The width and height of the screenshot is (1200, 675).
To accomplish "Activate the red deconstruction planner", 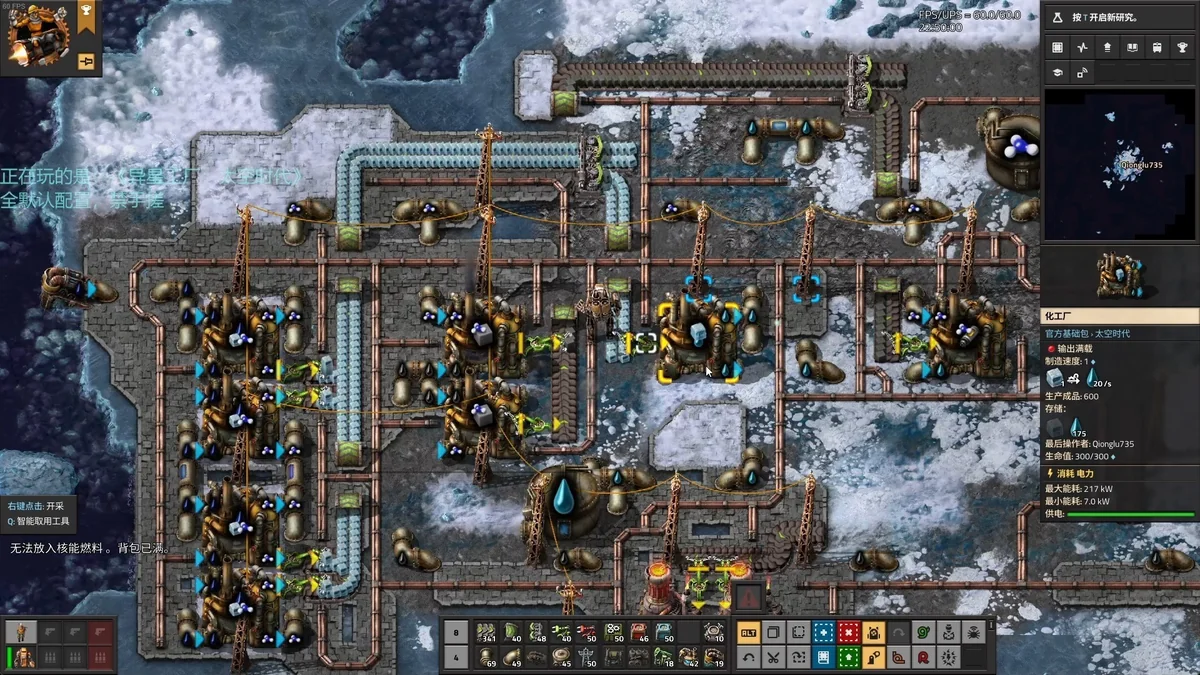I will click(848, 633).
